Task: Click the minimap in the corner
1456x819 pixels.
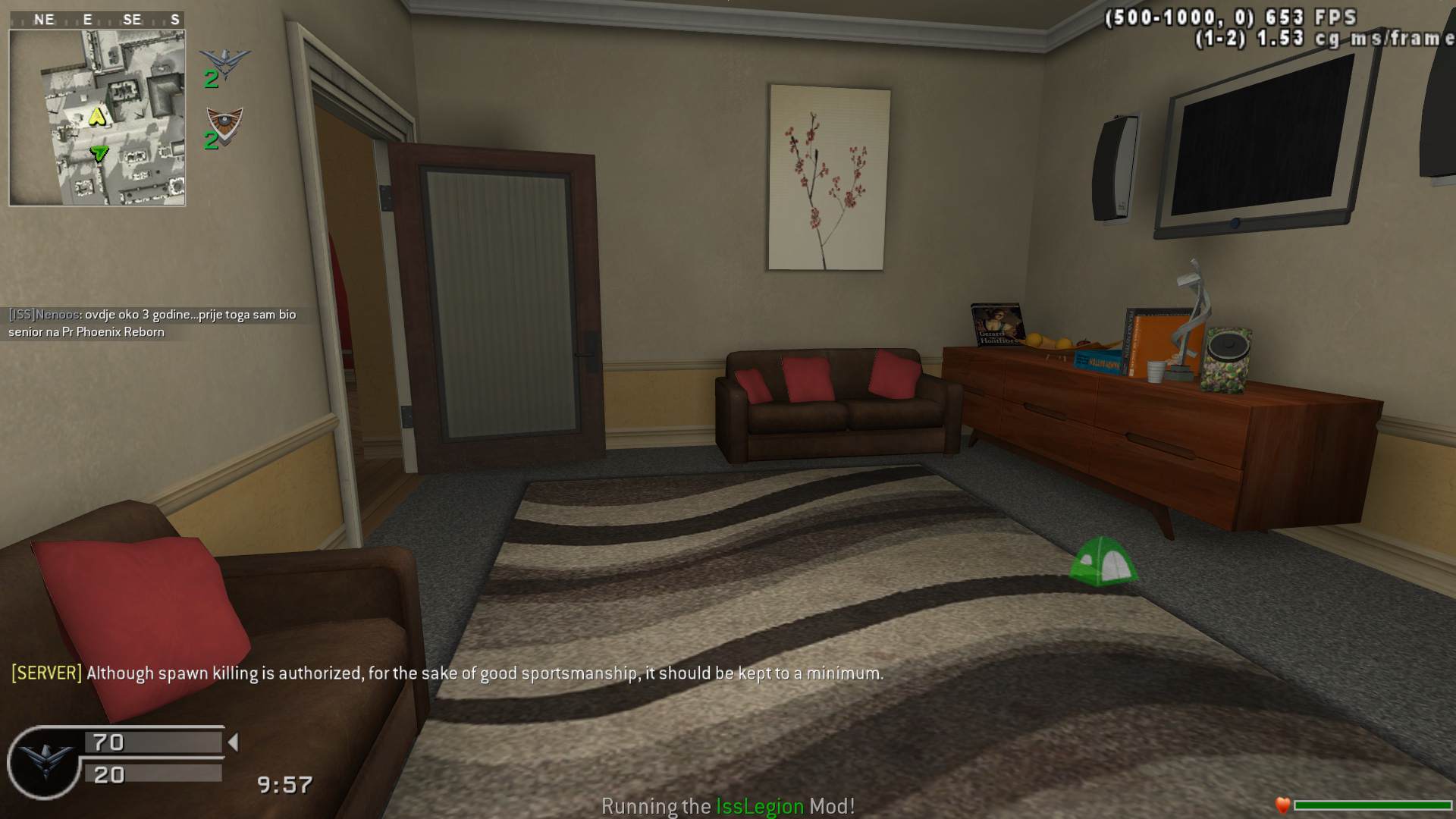Action: coord(97,118)
